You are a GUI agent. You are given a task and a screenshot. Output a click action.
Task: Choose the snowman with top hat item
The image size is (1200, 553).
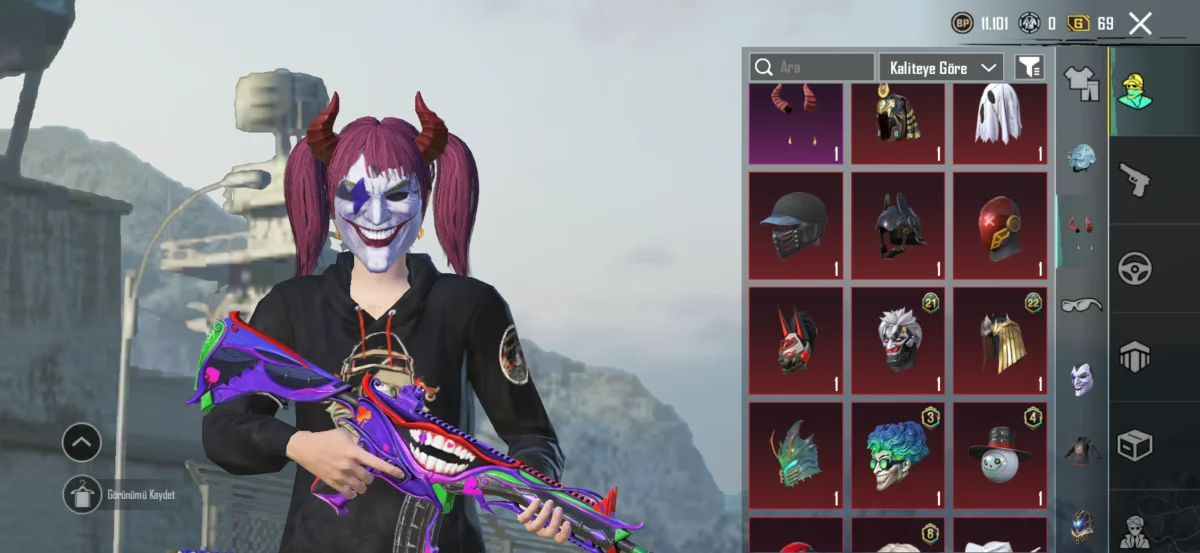pyautogui.click(x=998, y=455)
